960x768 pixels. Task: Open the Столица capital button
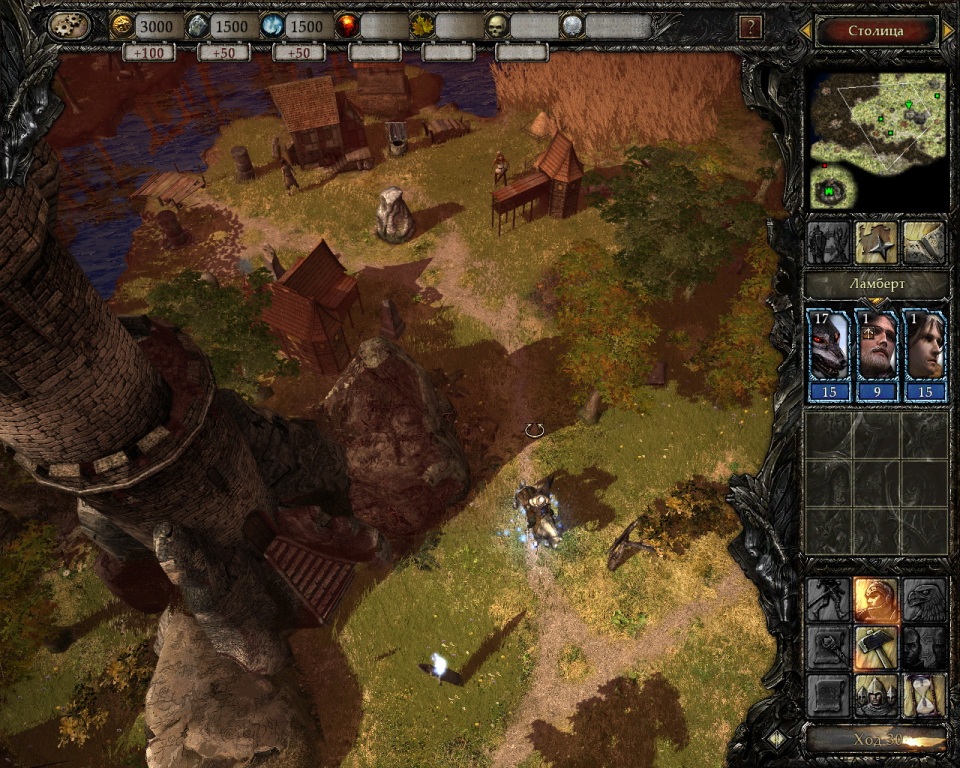tap(875, 31)
